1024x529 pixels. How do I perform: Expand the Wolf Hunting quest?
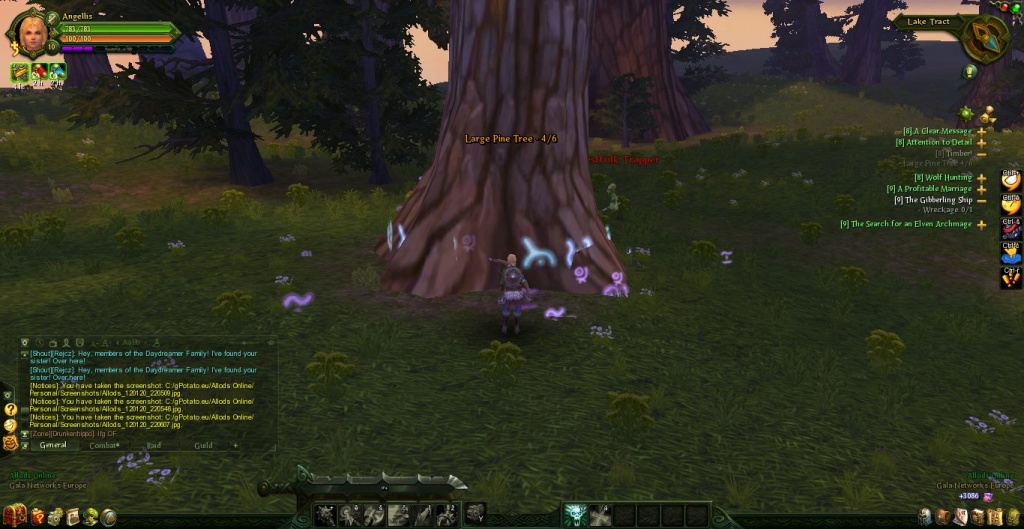pos(982,178)
